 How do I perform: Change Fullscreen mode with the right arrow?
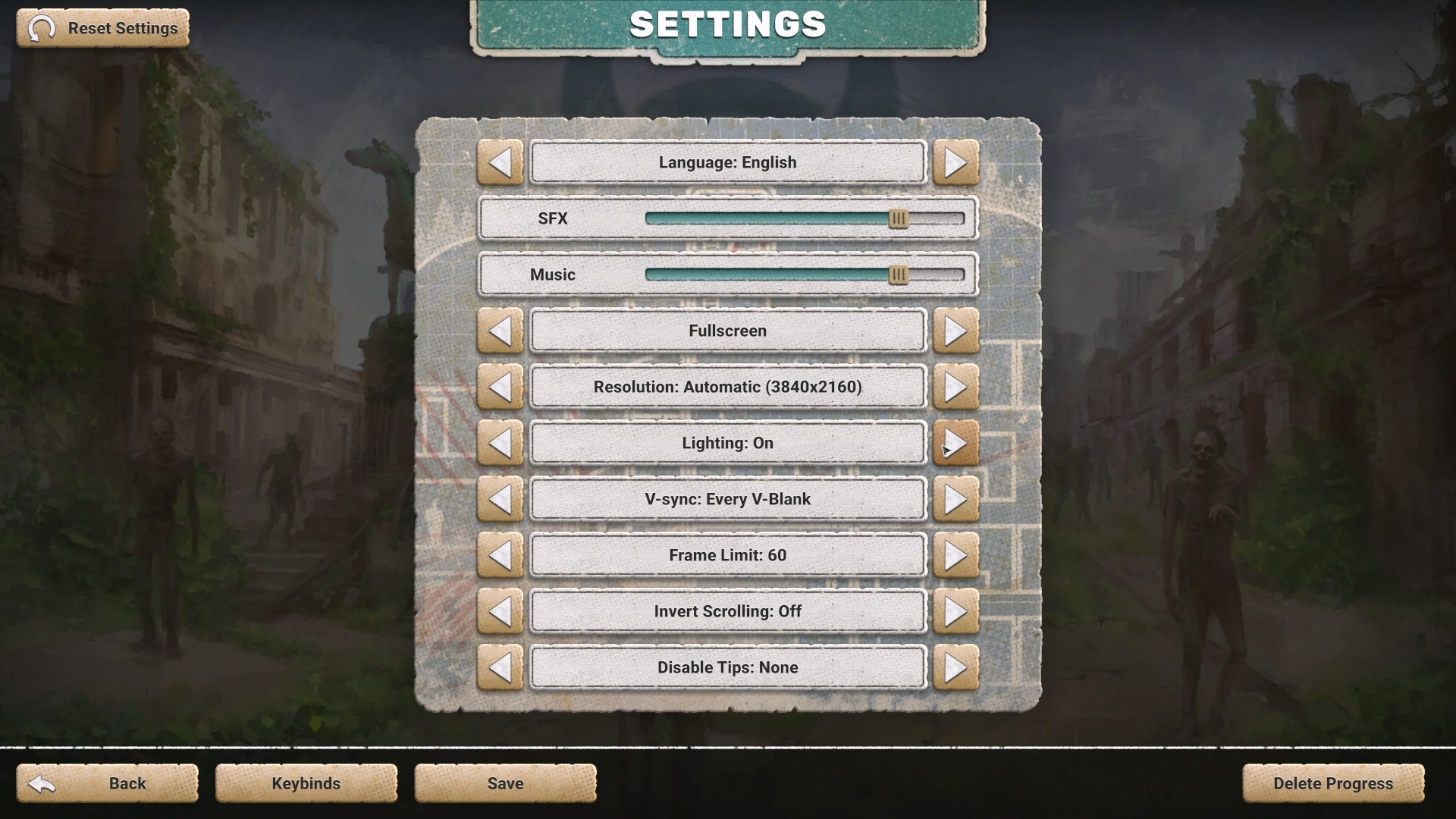955,331
